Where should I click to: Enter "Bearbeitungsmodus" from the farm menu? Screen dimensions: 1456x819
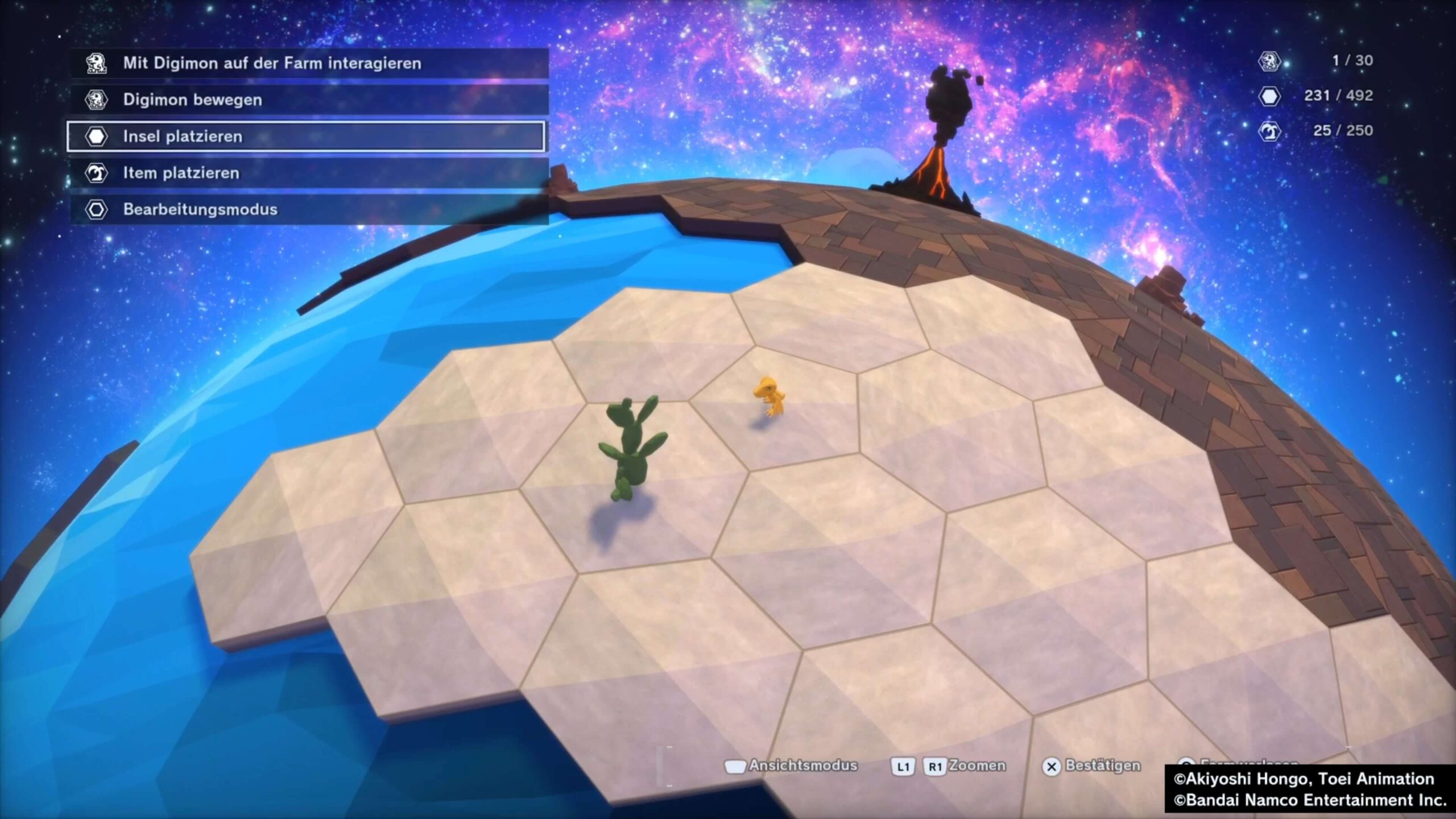click(307, 209)
